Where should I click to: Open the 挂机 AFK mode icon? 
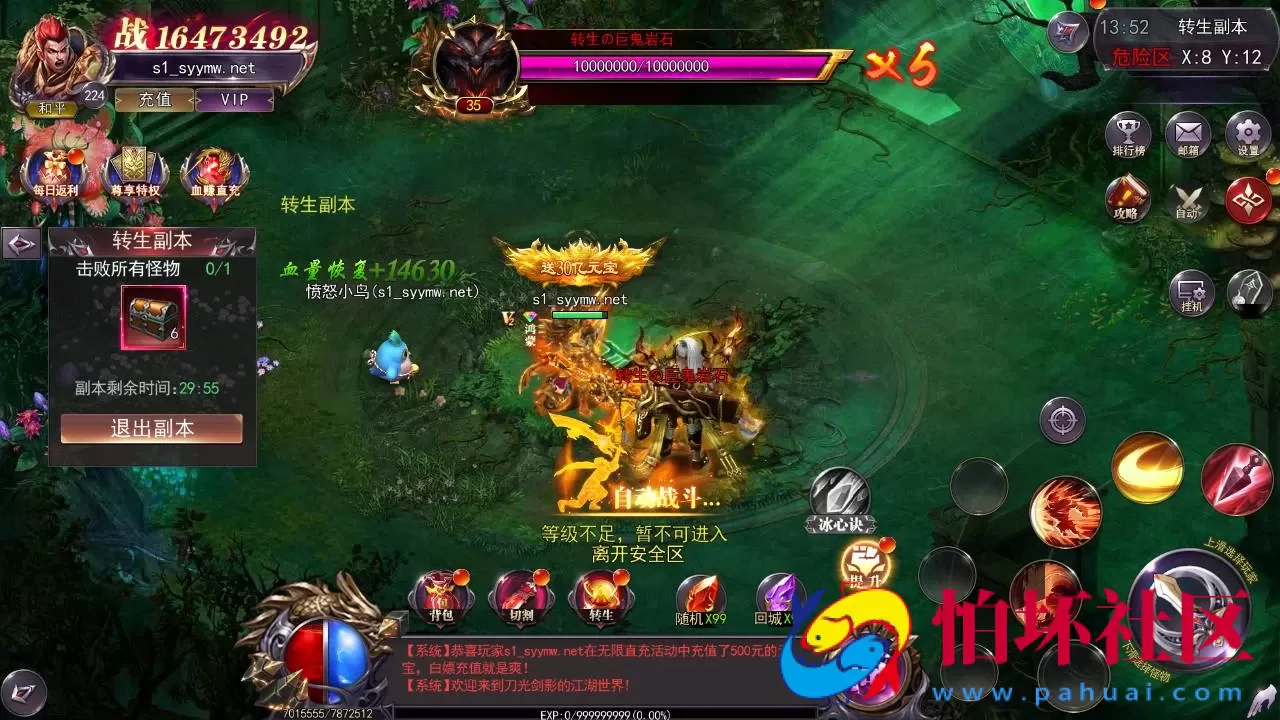[x=1190, y=293]
